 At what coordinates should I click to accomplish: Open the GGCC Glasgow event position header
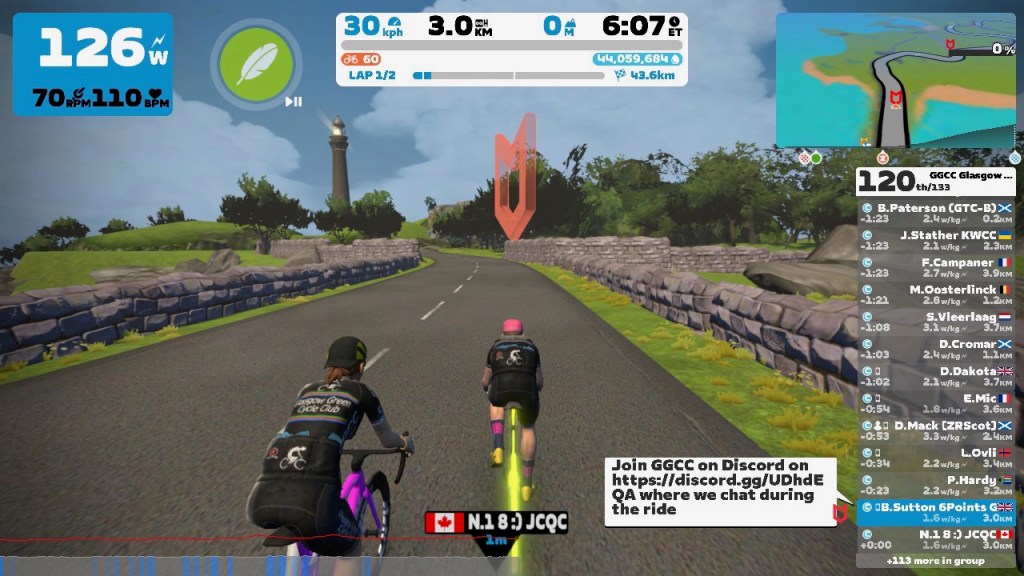pyautogui.click(x=937, y=180)
